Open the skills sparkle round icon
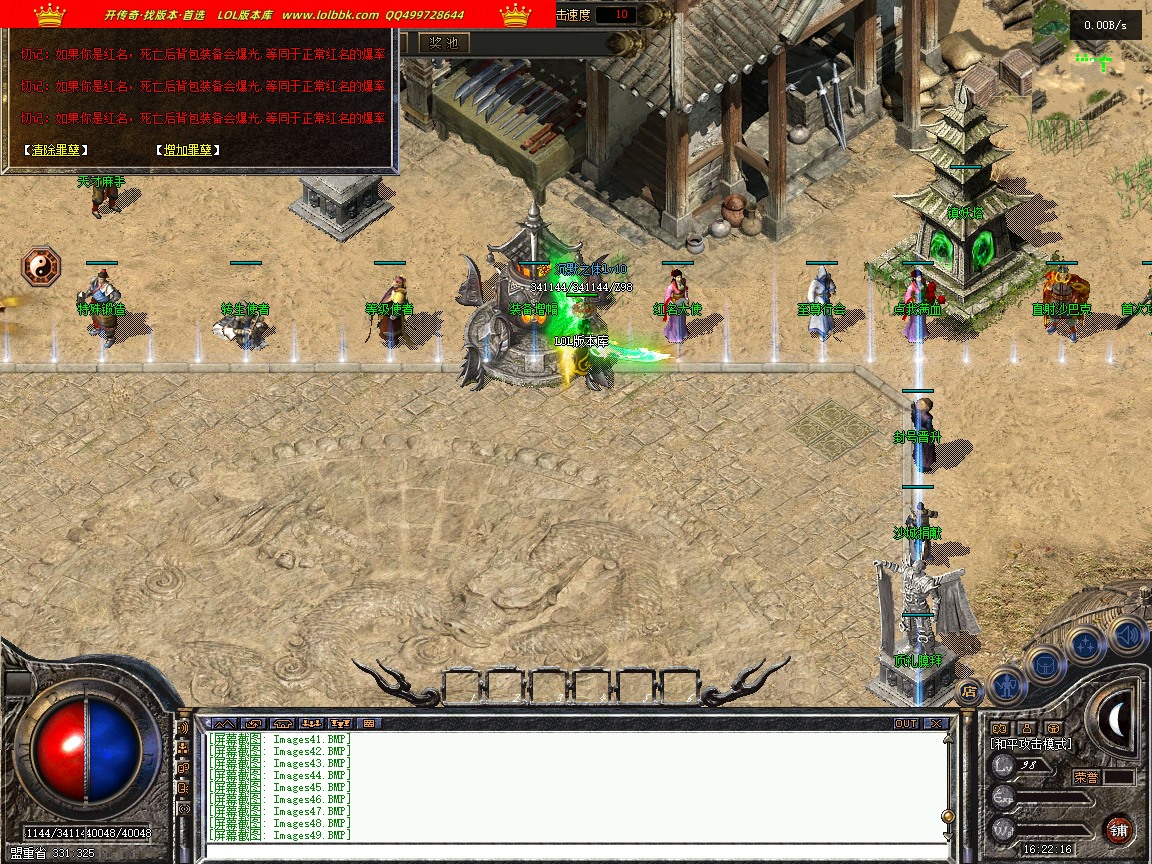This screenshot has width=1152, height=864. [1086, 645]
